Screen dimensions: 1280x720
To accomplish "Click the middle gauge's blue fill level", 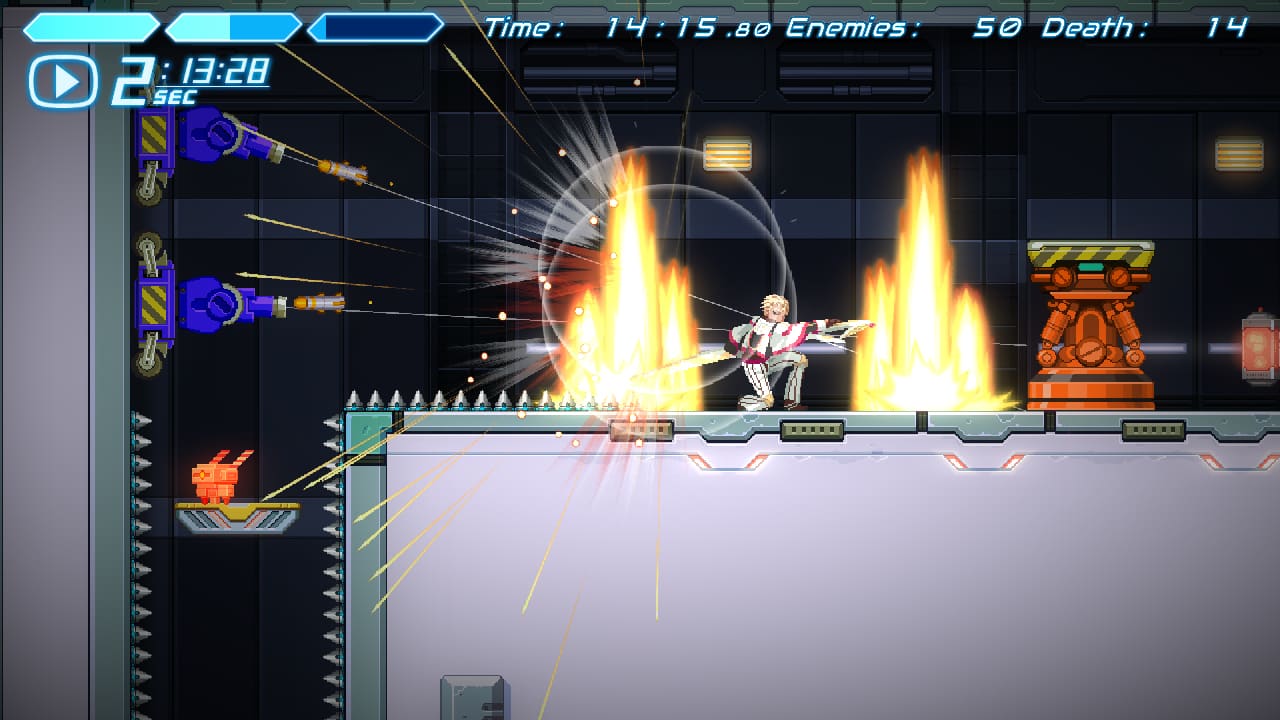I will [x=200, y=29].
